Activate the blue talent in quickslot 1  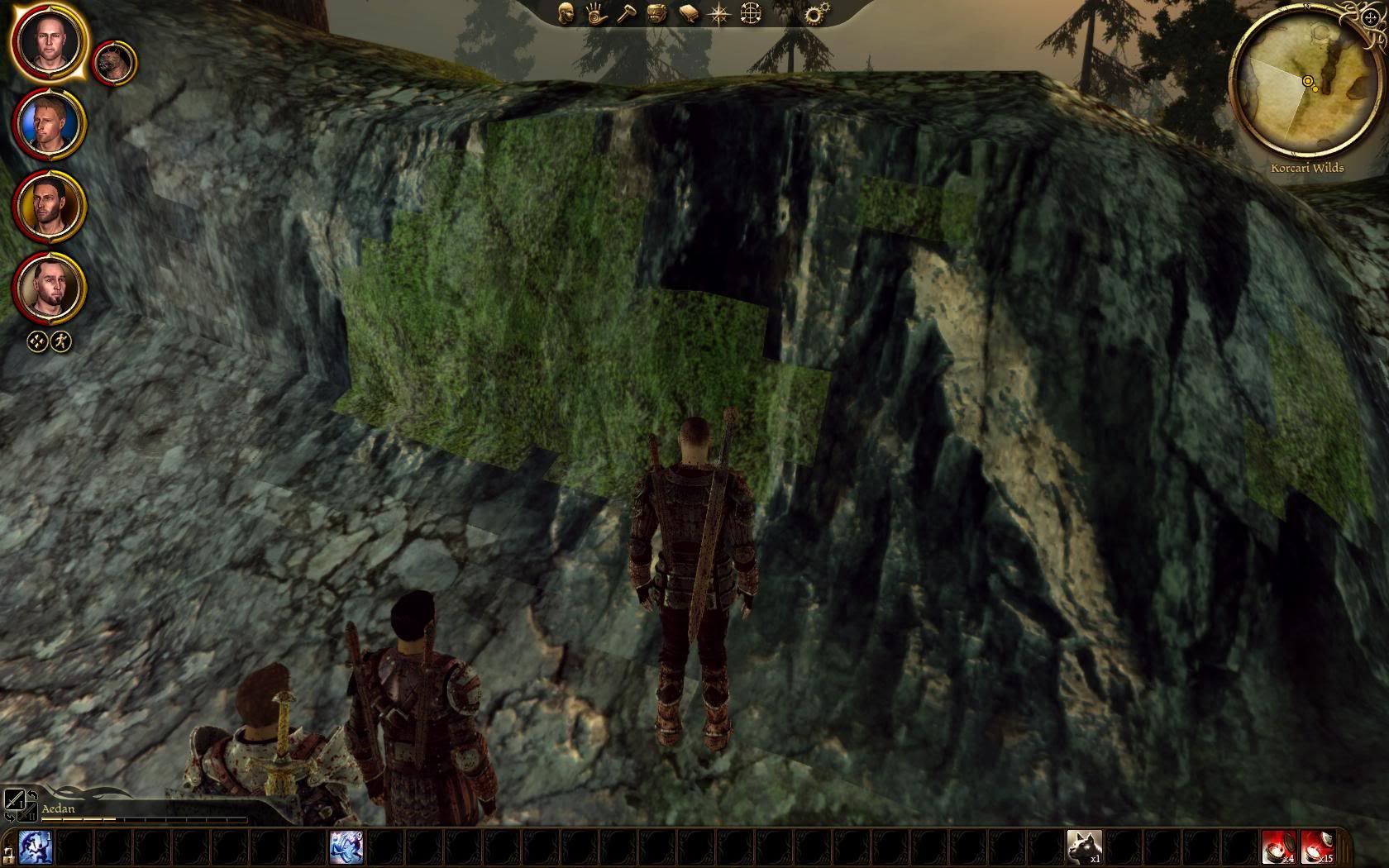pos(36,848)
